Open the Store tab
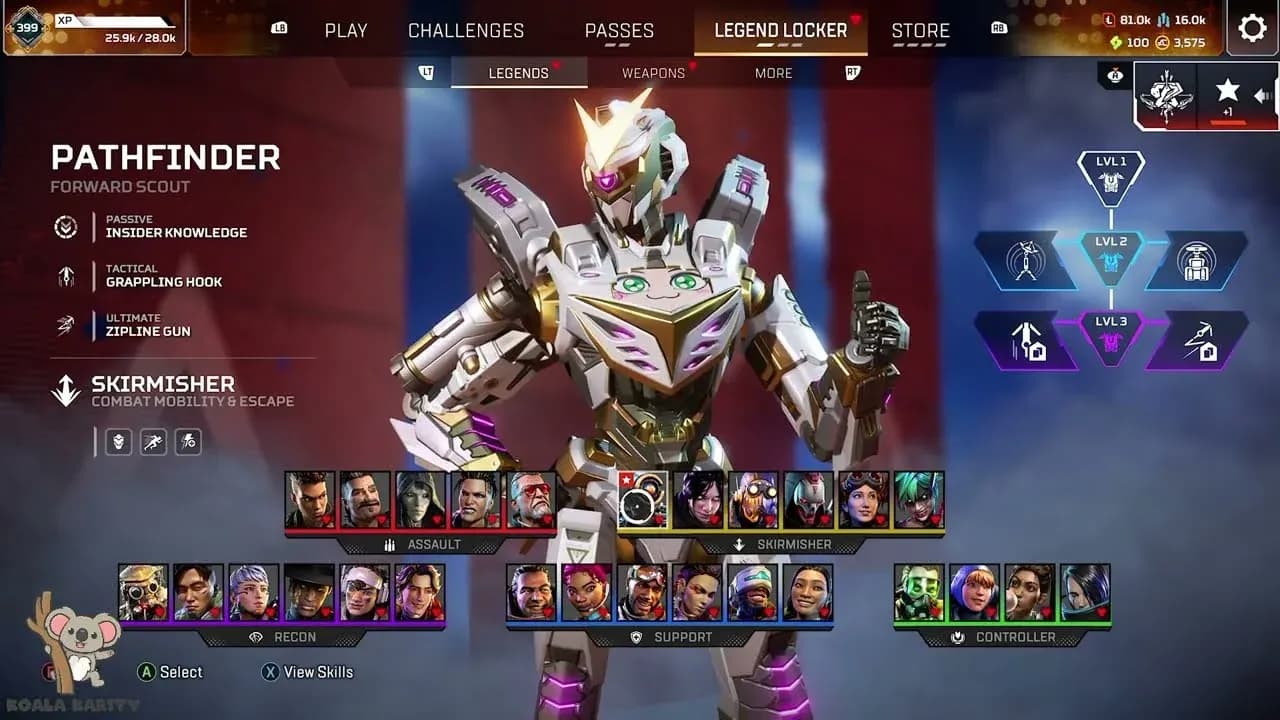Image resolution: width=1280 pixels, height=720 pixels. click(920, 30)
